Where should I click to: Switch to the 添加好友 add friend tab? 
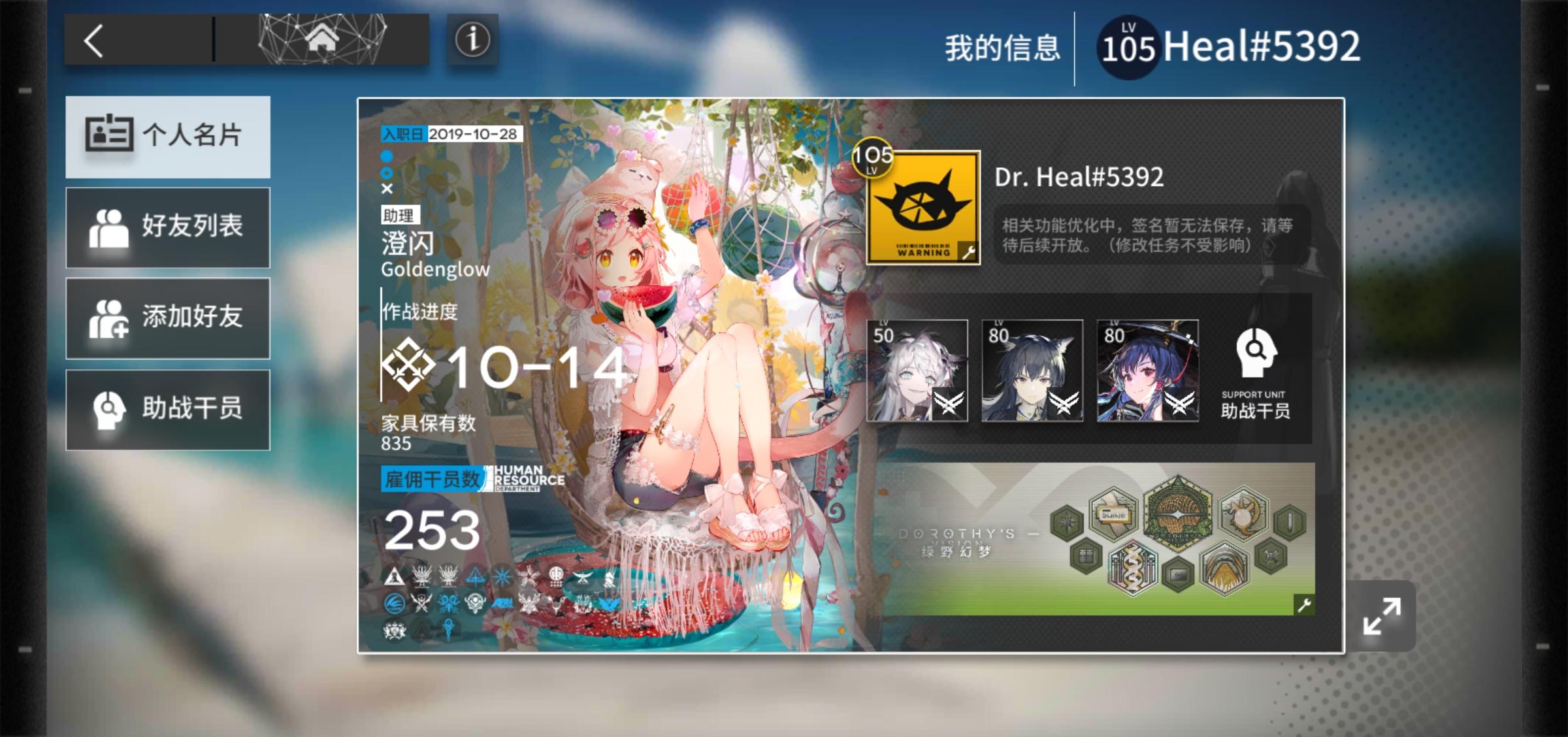click(x=167, y=318)
